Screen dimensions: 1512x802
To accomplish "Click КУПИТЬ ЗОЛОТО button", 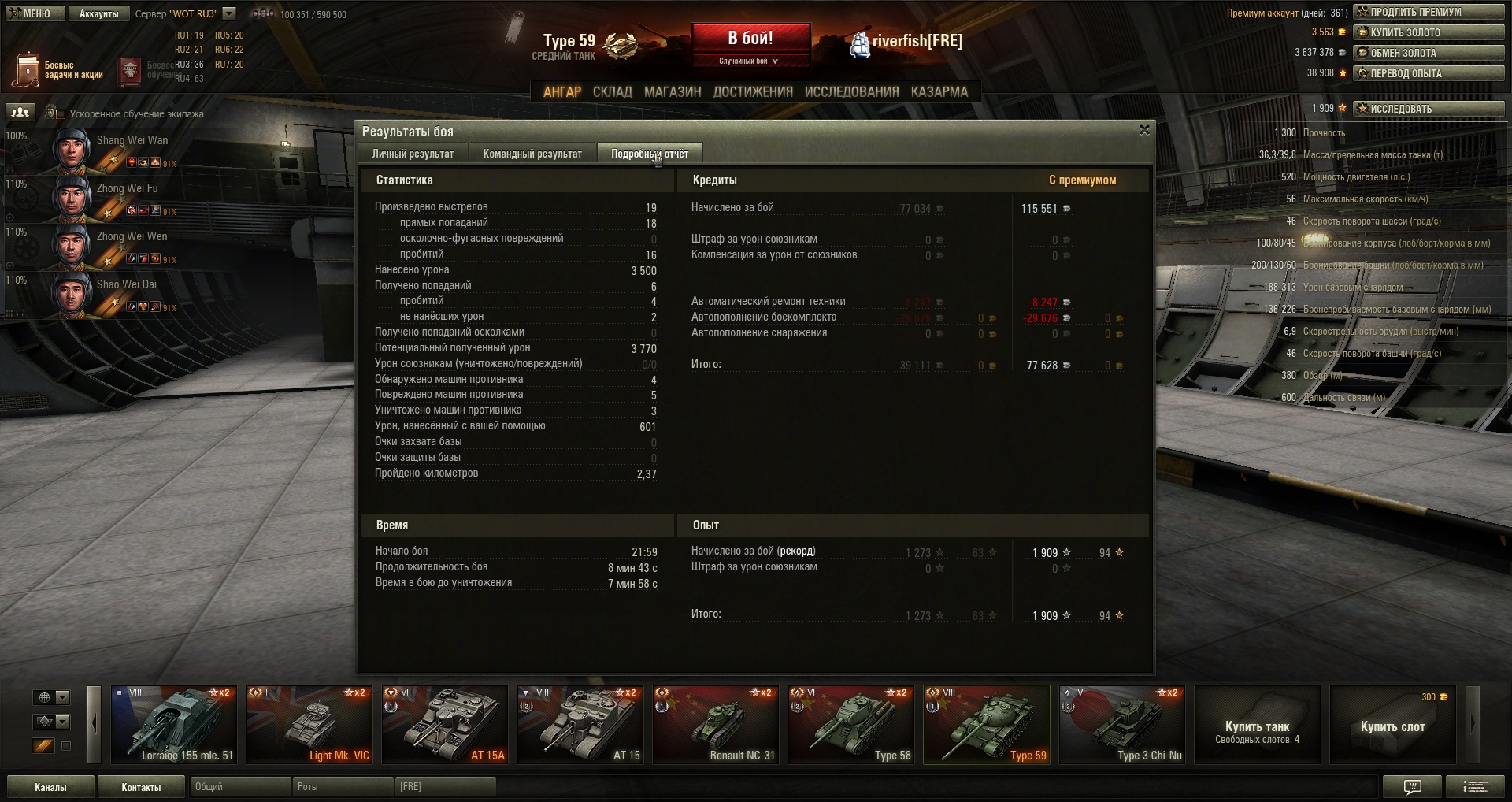I will click(1429, 32).
